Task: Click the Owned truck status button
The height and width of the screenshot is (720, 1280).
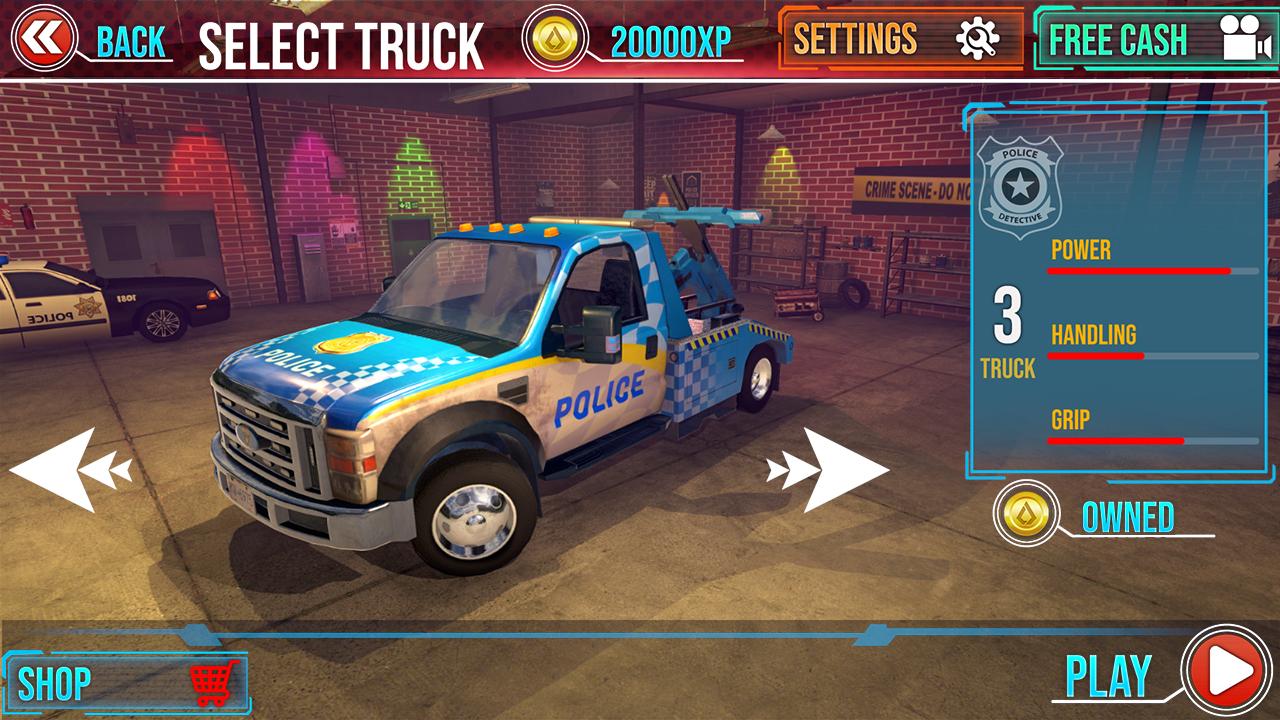Action: coord(1100,516)
